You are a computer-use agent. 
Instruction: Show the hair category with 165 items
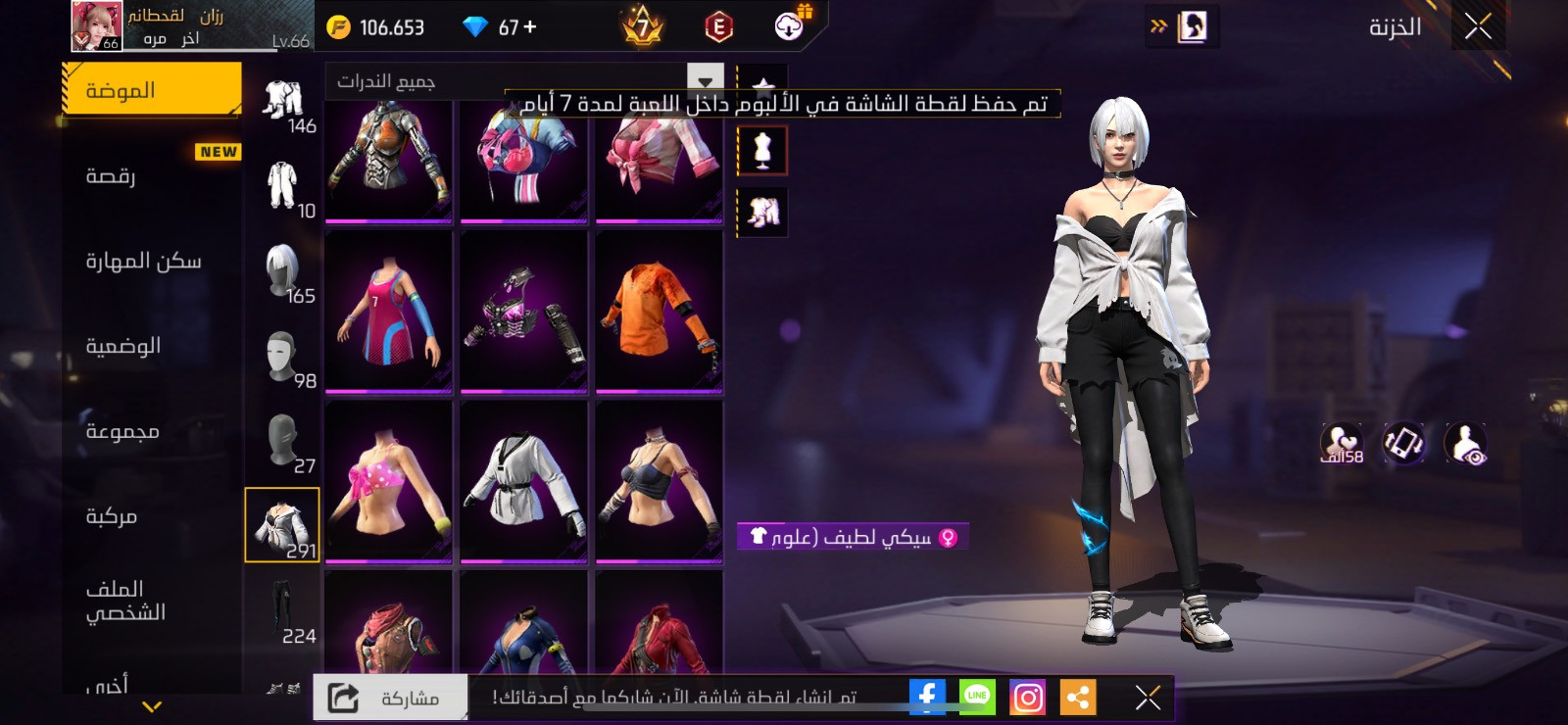tap(283, 273)
